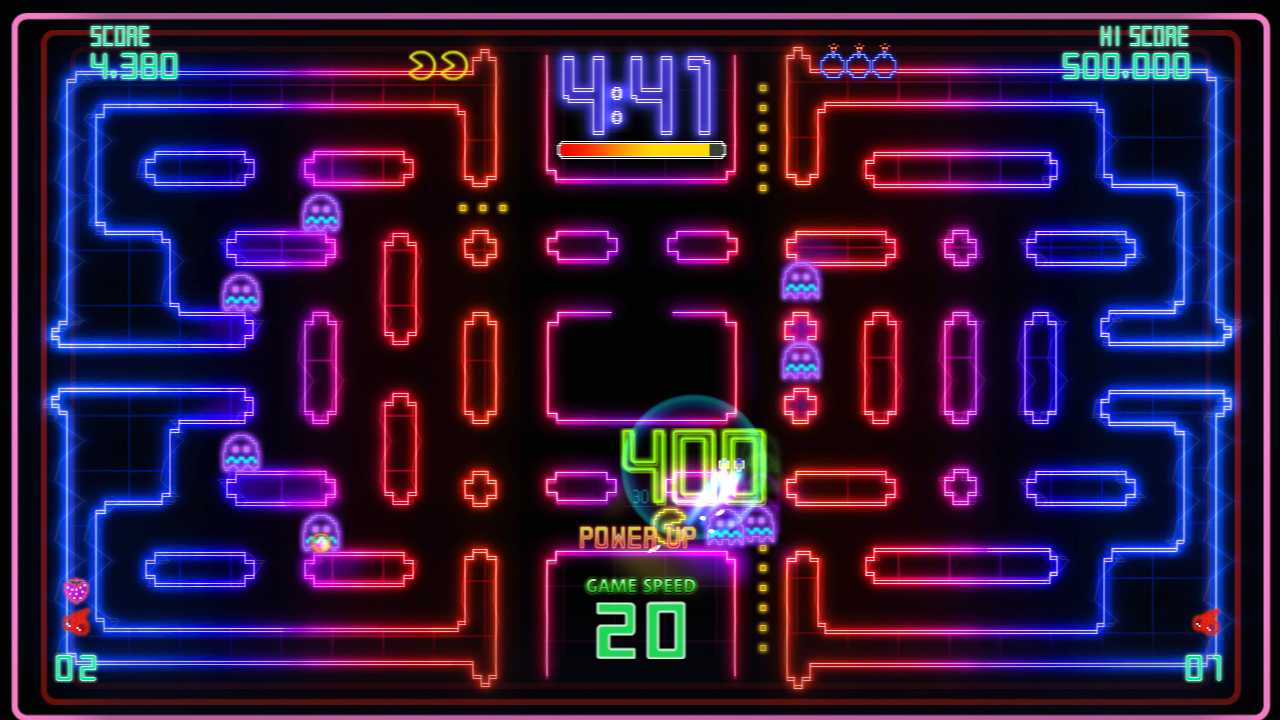The image size is (1280, 720).
Task: Select the strawberry fruit in bottom-left corner
Action: pos(74,588)
